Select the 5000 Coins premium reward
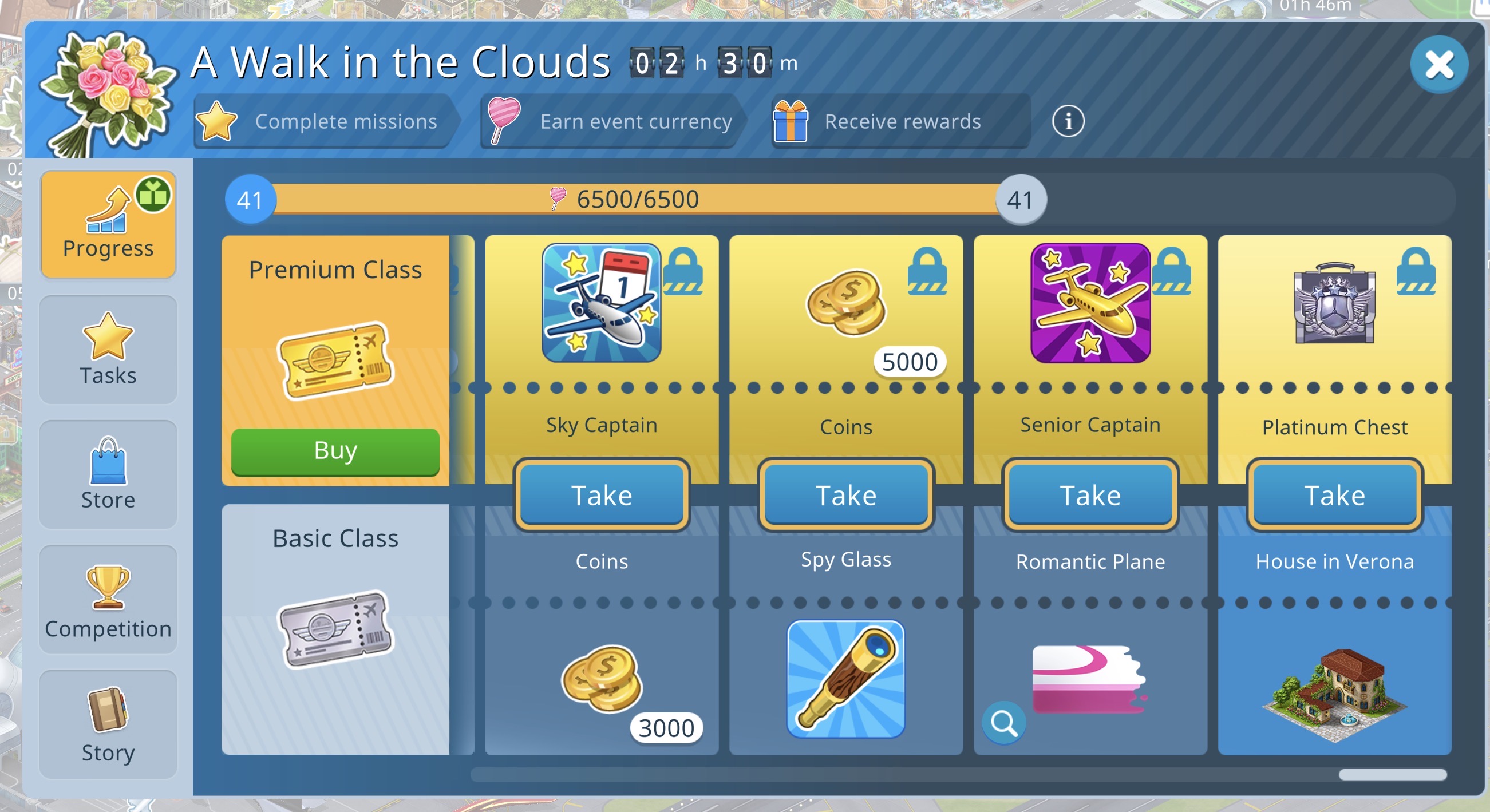The image size is (1490, 812). (x=847, y=303)
